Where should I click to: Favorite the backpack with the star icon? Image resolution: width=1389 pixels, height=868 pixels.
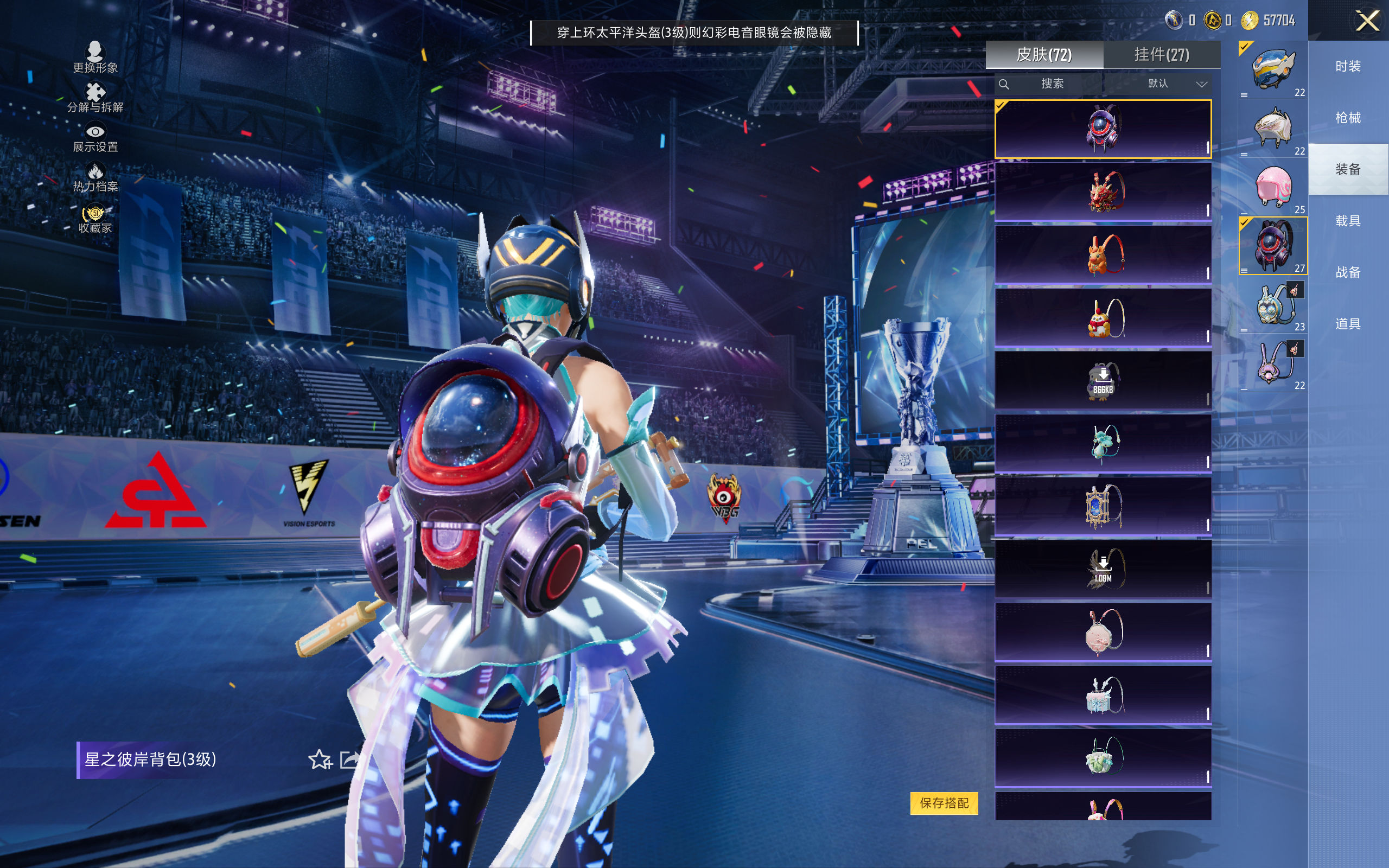click(320, 759)
